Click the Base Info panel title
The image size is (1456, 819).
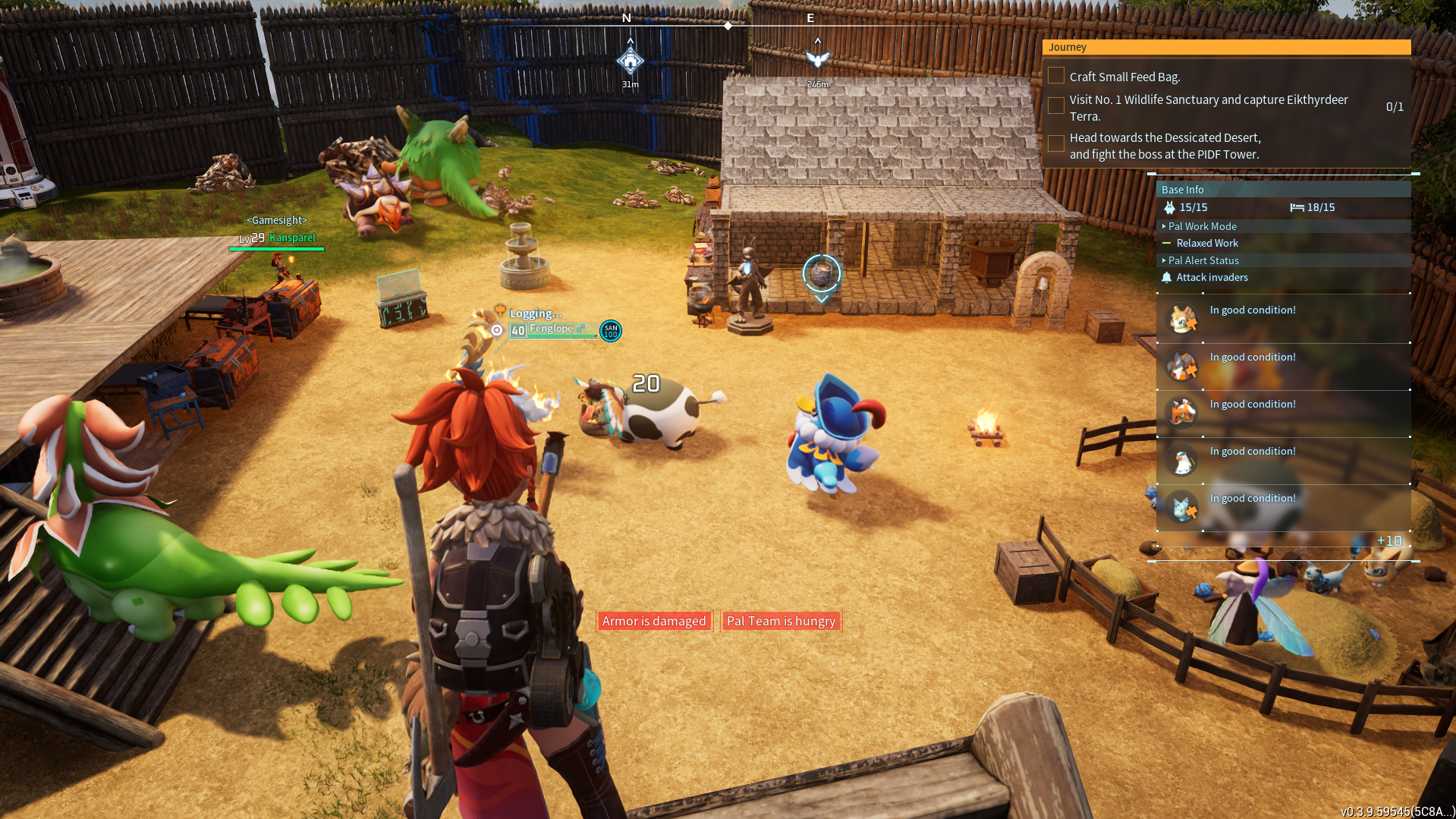1182,190
